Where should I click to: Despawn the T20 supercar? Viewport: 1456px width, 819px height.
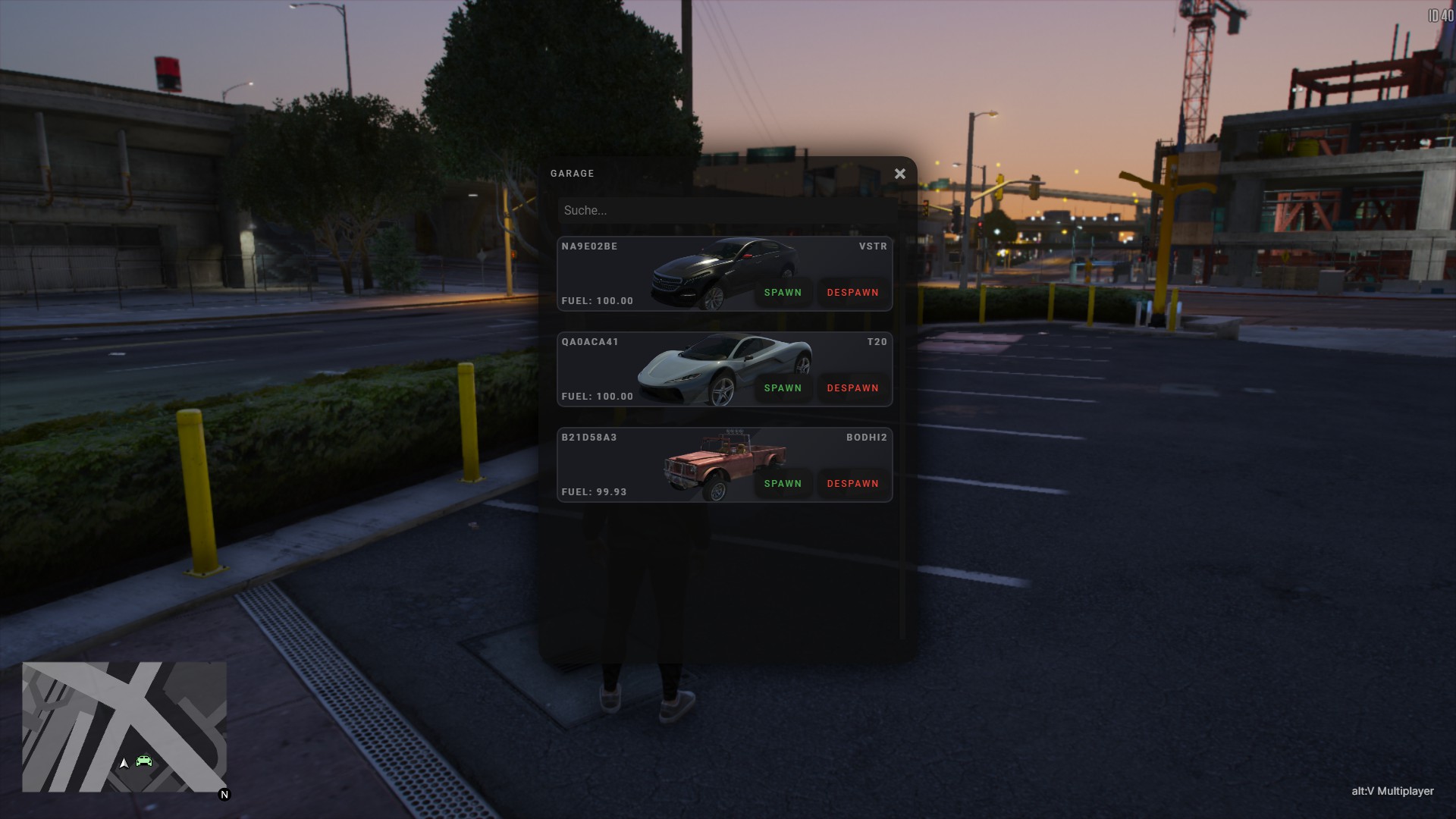[x=852, y=388]
